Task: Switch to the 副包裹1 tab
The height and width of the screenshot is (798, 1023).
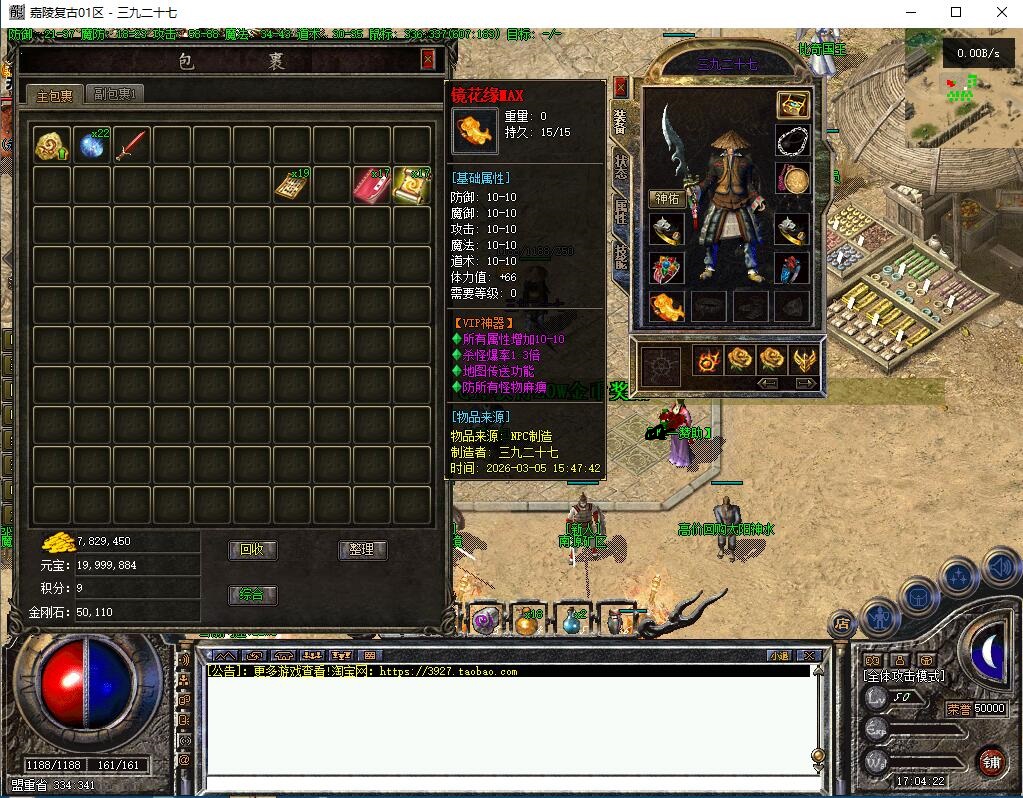Action: [114, 94]
